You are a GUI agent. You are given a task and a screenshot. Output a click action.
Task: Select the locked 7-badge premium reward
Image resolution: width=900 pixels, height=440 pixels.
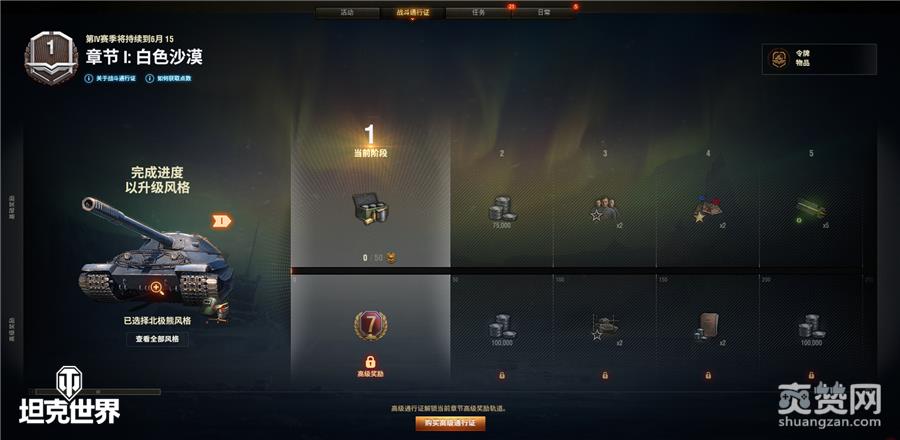tap(370, 326)
